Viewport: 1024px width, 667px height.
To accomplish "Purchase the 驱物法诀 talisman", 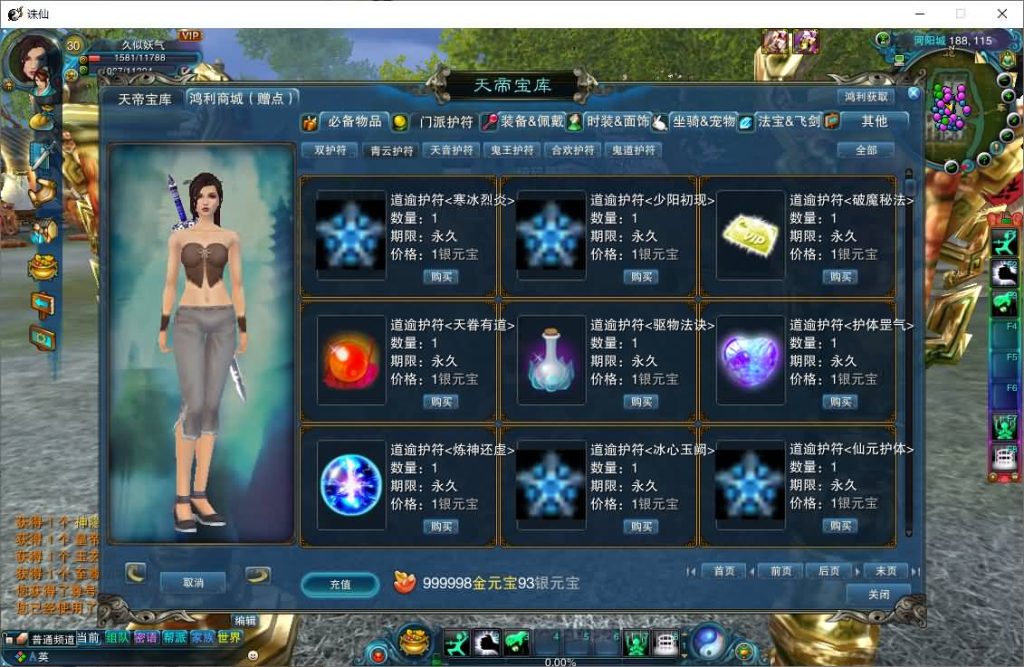I will (640, 402).
